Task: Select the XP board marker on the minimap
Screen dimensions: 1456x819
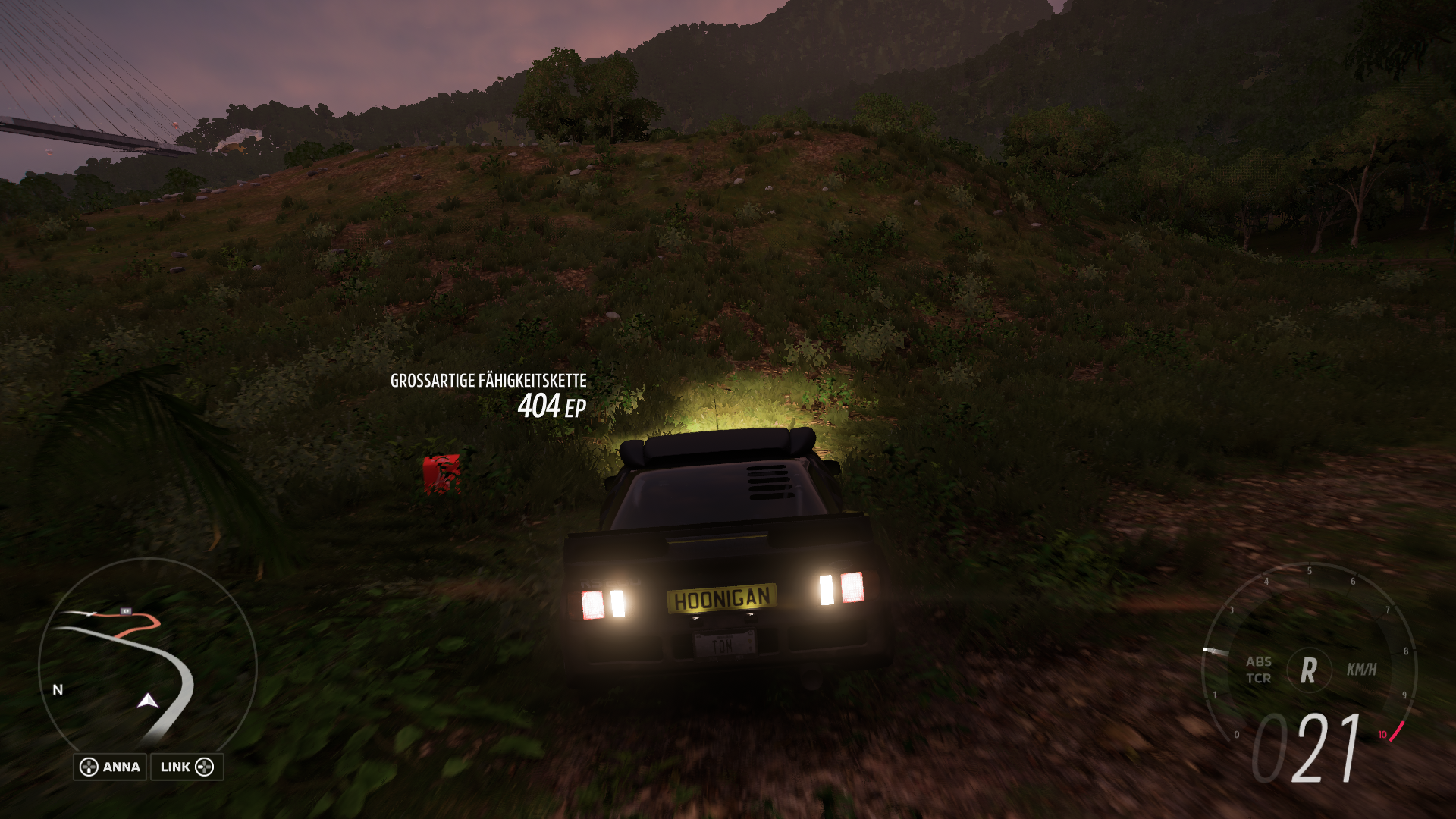Action: tap(126, 611)
